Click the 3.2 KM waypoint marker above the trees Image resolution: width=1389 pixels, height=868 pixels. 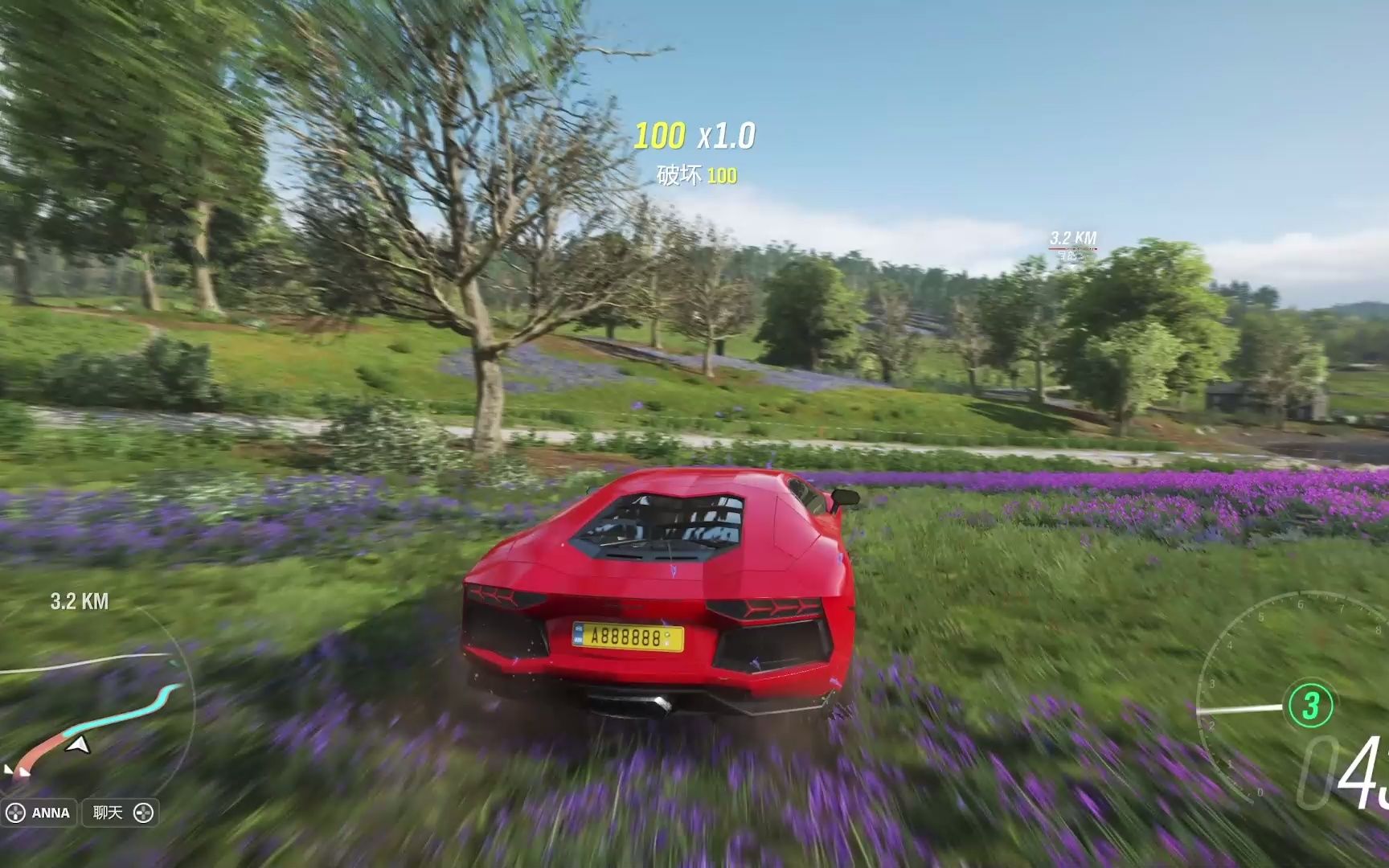(x=1073, y=240)
